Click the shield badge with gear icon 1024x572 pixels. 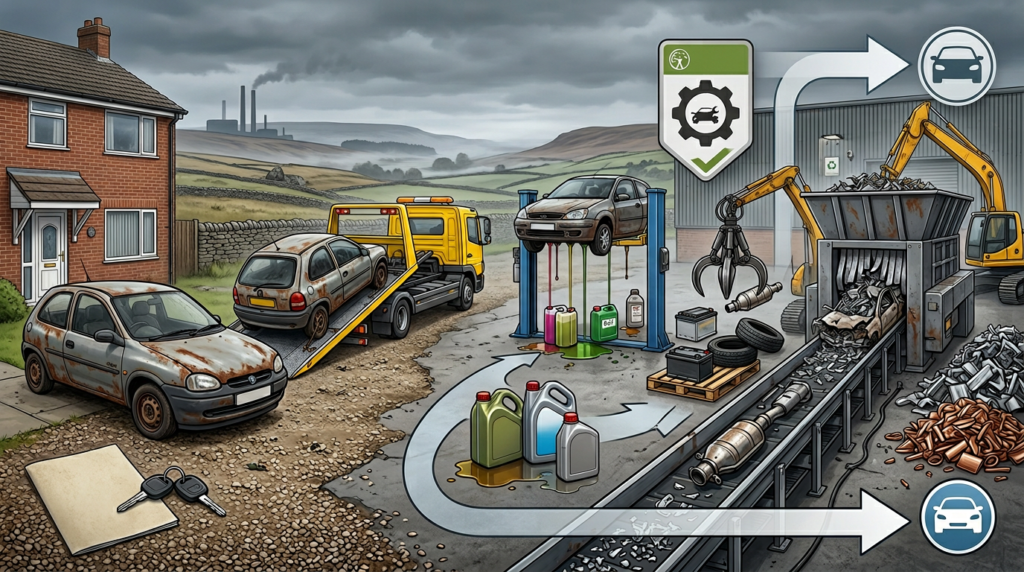[705, 109]
